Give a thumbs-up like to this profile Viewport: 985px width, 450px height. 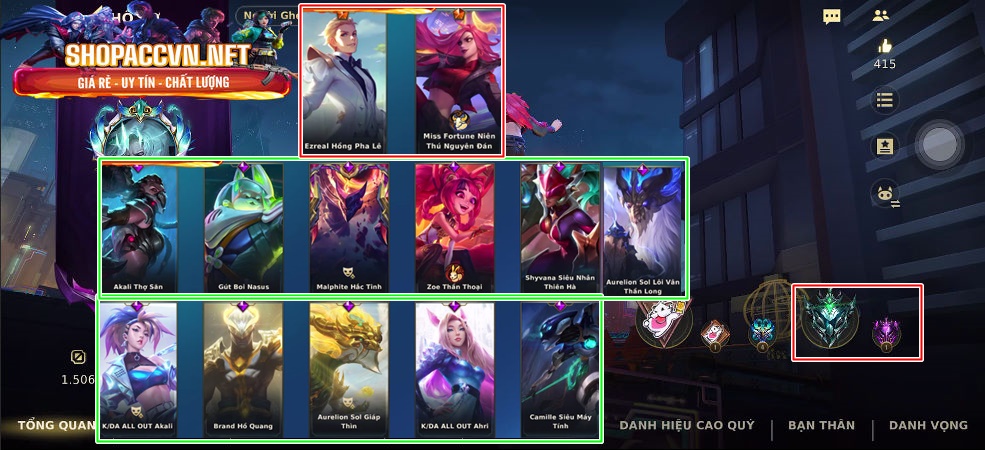point(884,46)
